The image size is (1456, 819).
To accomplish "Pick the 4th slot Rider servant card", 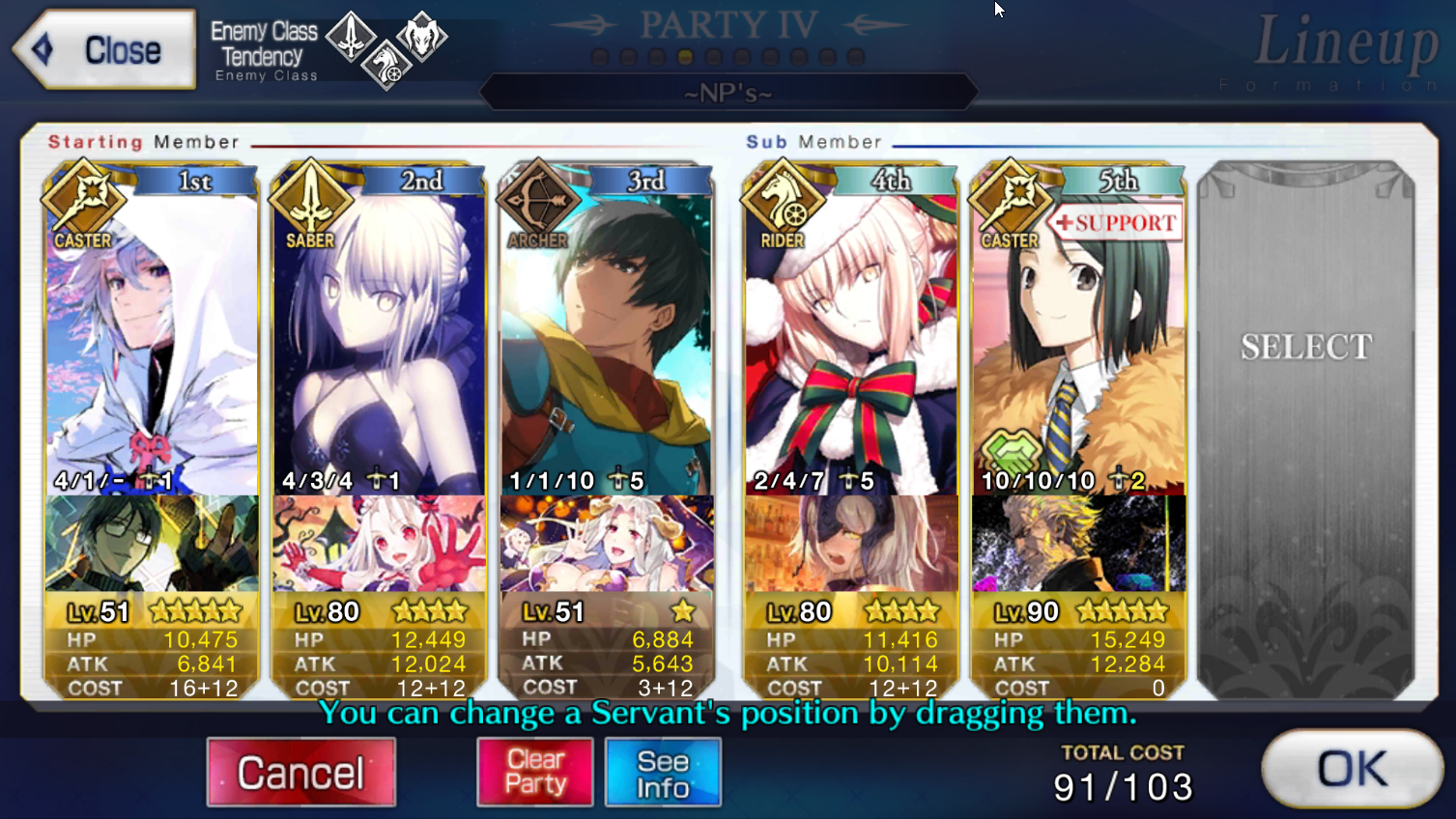I will [x=850, y=338].
